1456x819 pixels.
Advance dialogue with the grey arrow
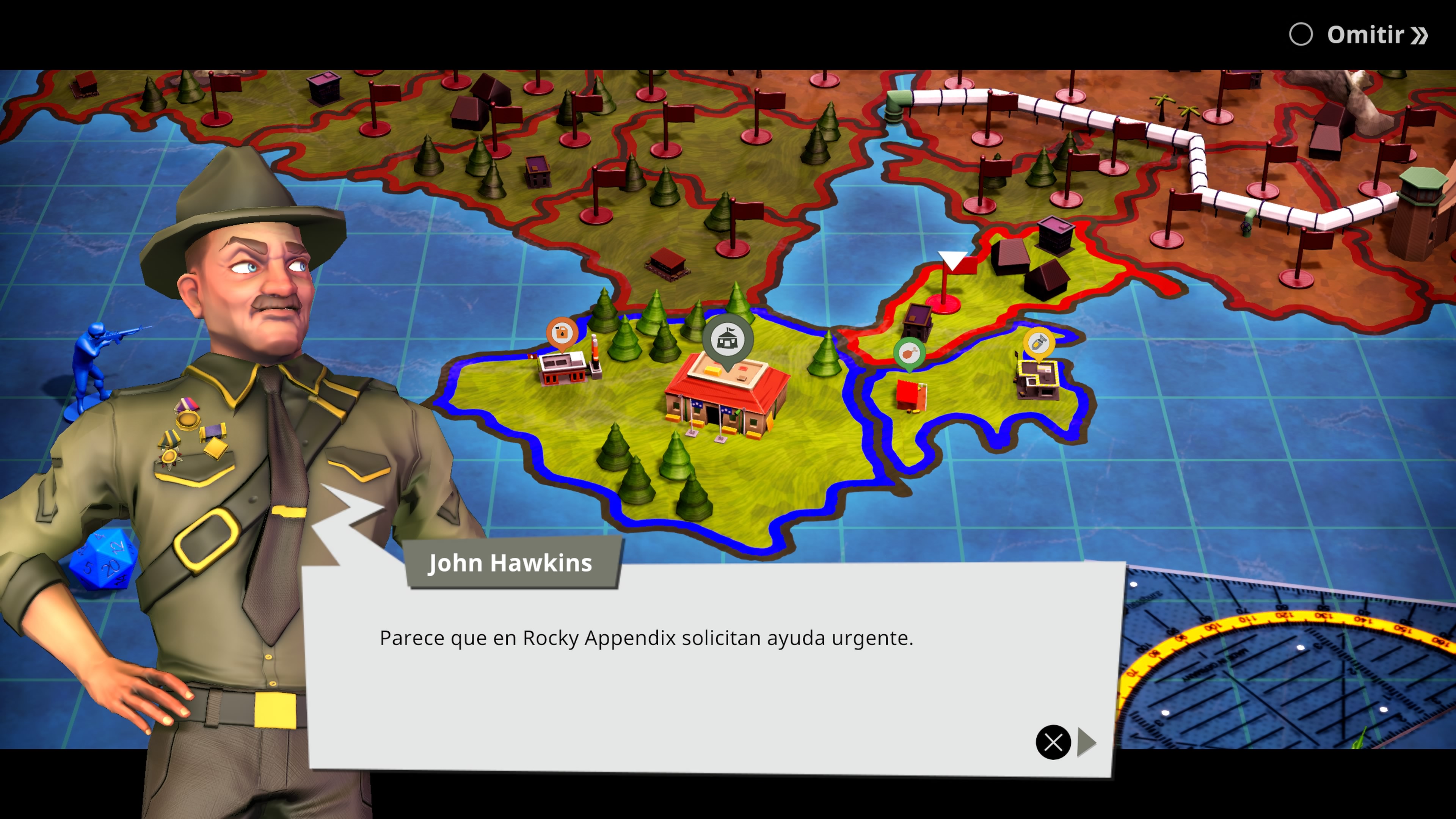coord(1086,742)
